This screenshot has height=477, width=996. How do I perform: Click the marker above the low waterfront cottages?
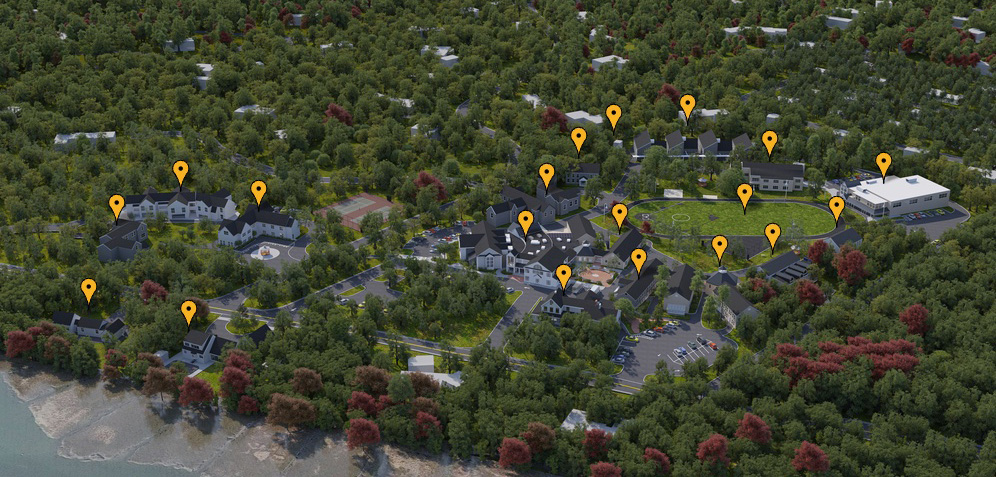[88, 289]
